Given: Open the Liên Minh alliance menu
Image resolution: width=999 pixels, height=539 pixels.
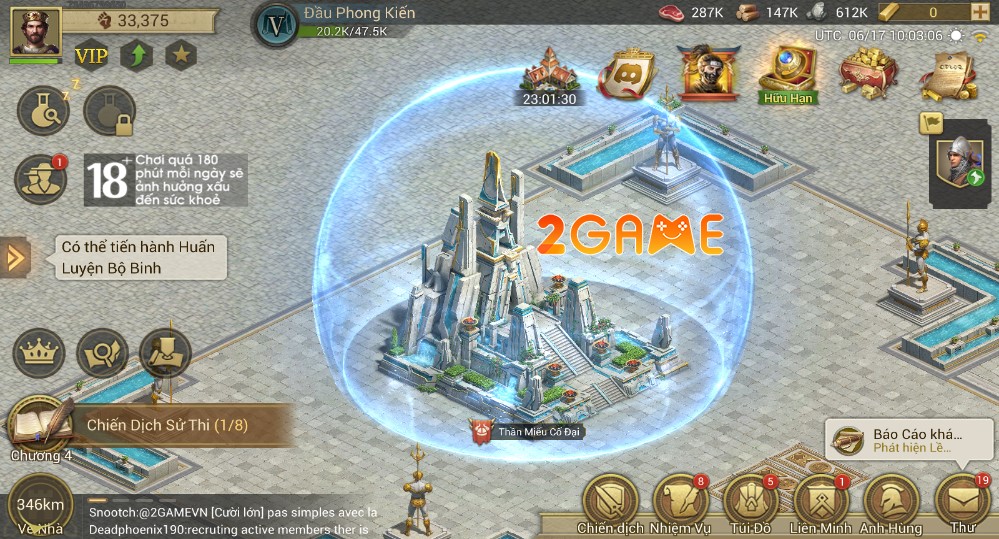Looking at the screenshot, I should [821, 500].
